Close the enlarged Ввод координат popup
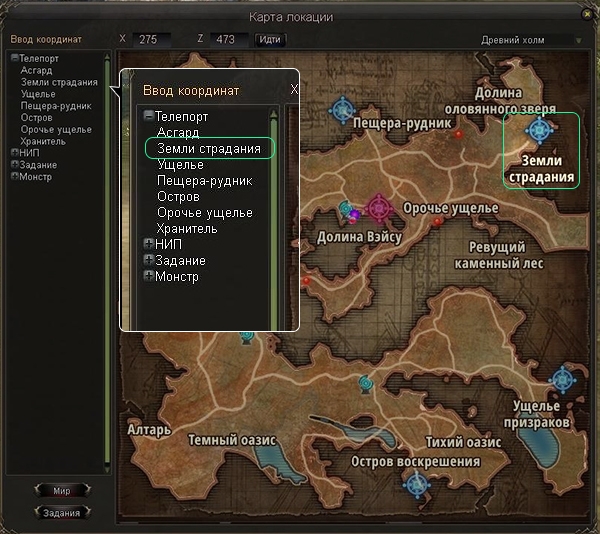 (294, 89)
